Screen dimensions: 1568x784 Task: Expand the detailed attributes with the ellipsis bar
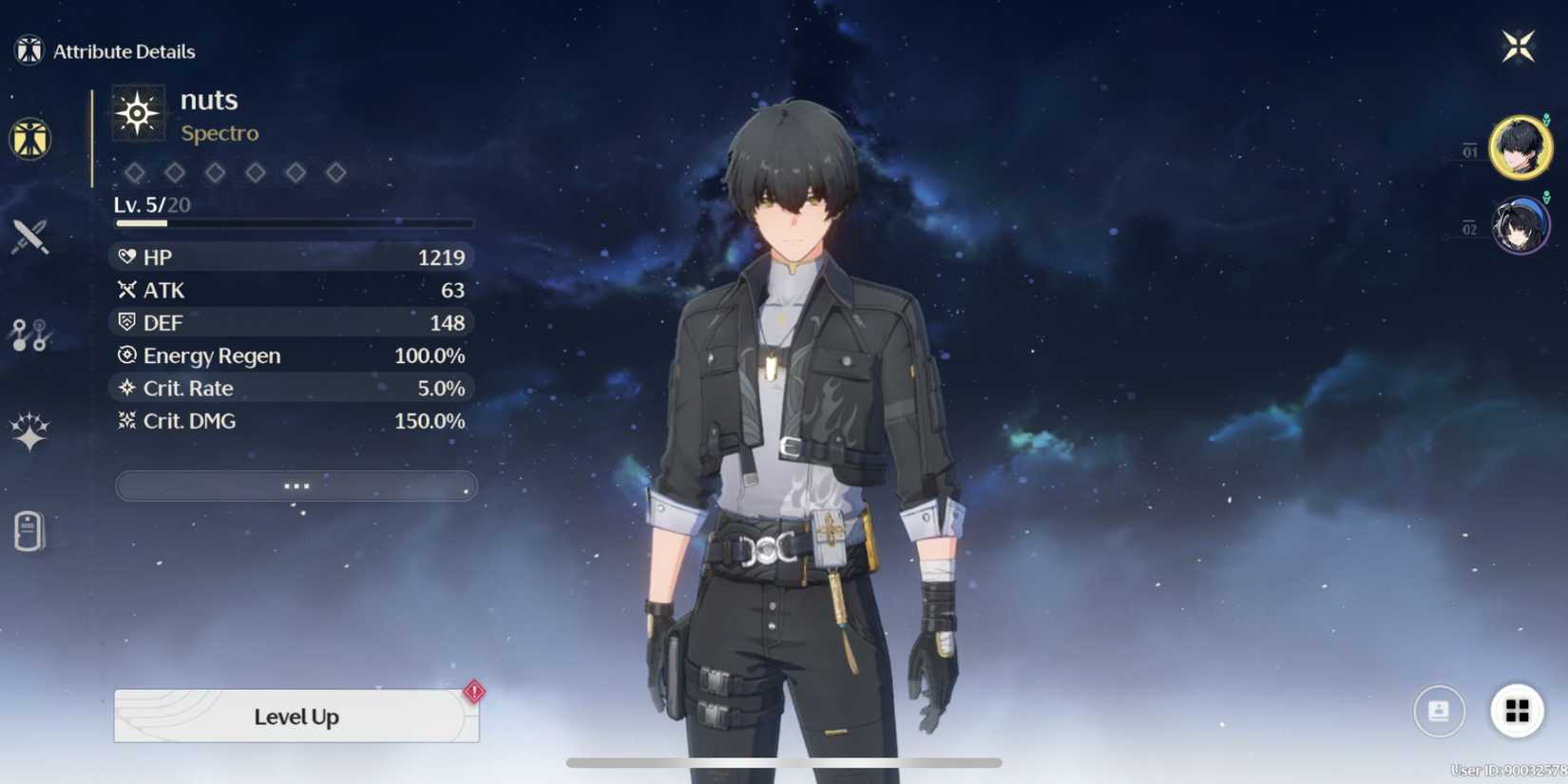pyautogui.click(x=296, y=486)
